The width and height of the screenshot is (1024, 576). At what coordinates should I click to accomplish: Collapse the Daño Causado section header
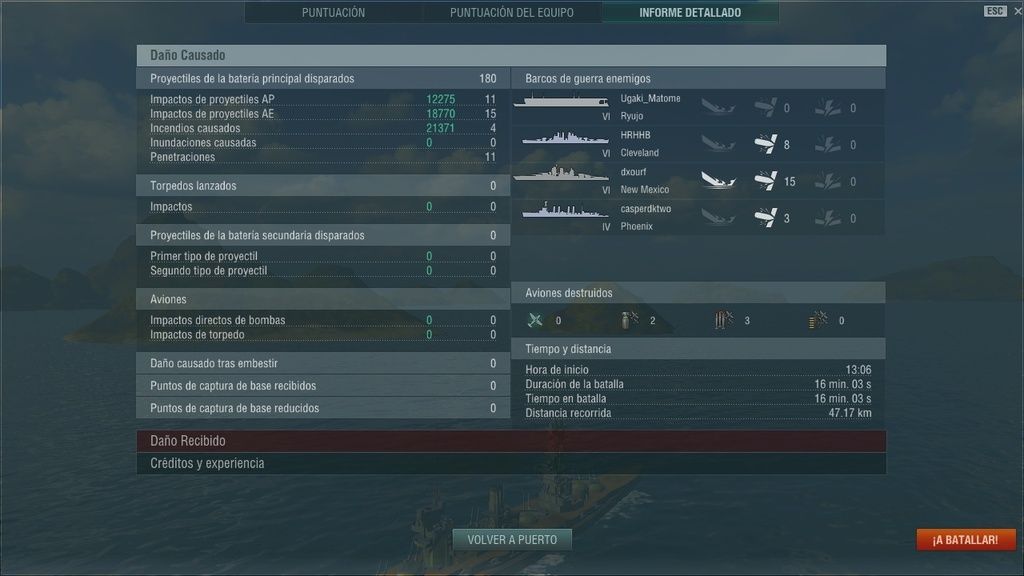[x=510, y=56]
